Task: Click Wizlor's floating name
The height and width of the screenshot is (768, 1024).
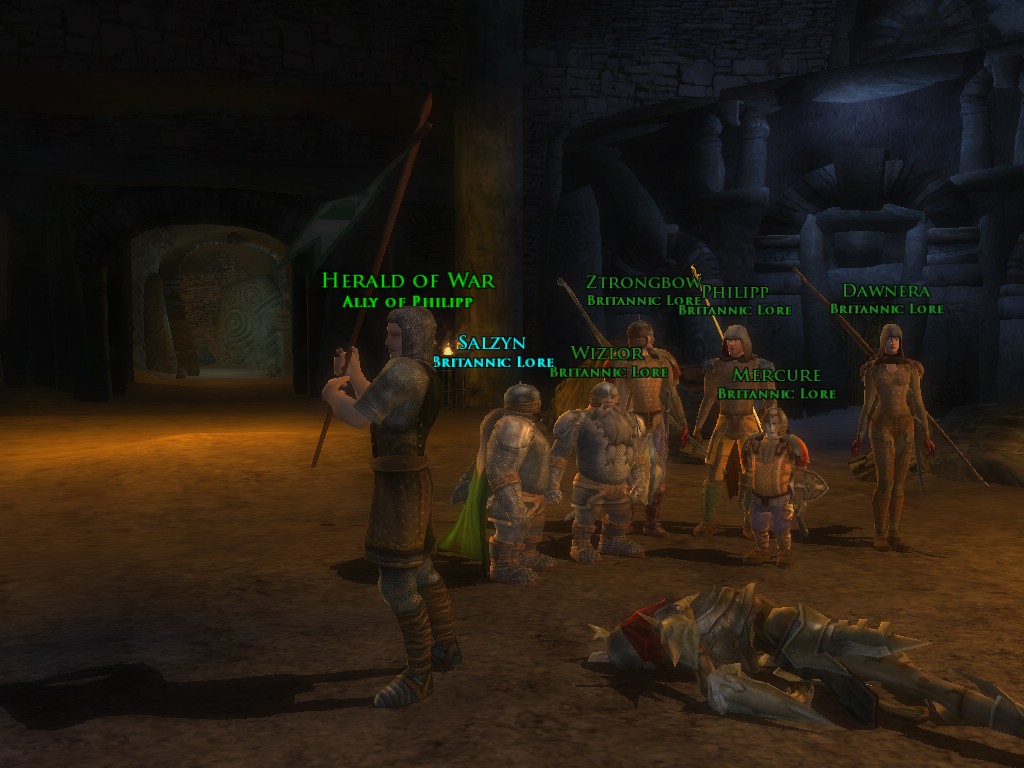Action: coord(606,353)
